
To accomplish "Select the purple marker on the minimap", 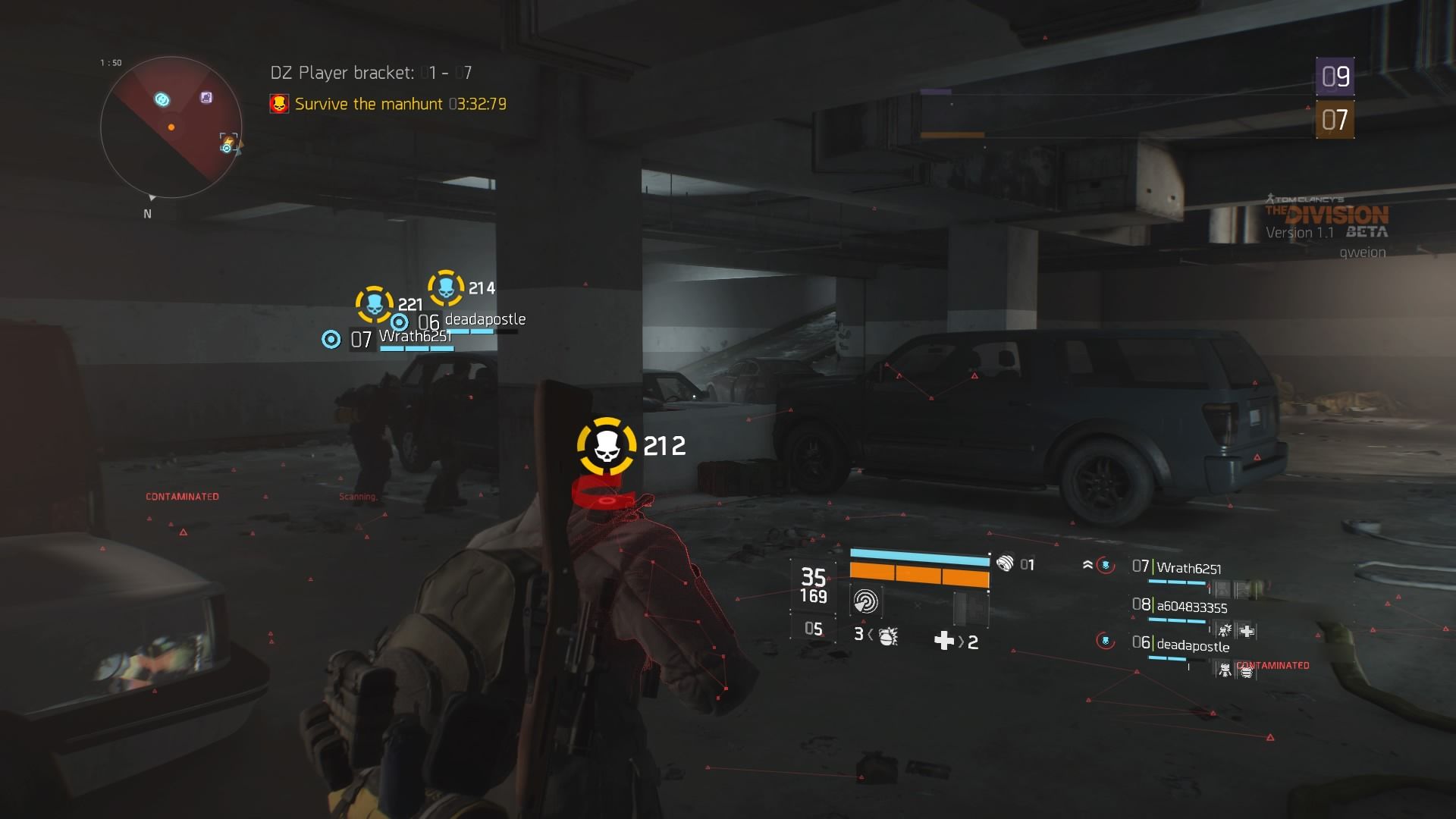I will (206, 97).
